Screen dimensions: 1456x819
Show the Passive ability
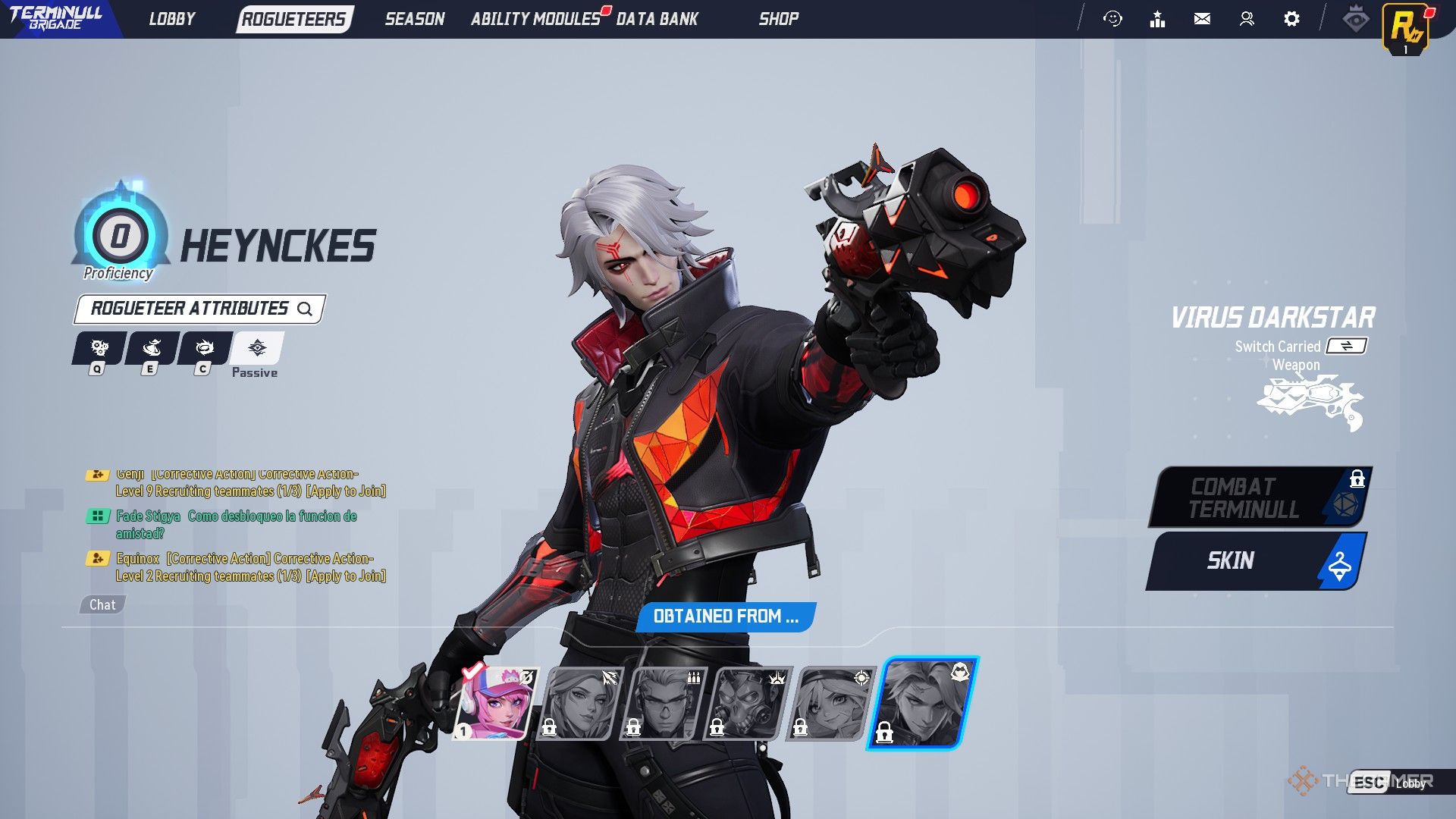coord(257,349)
